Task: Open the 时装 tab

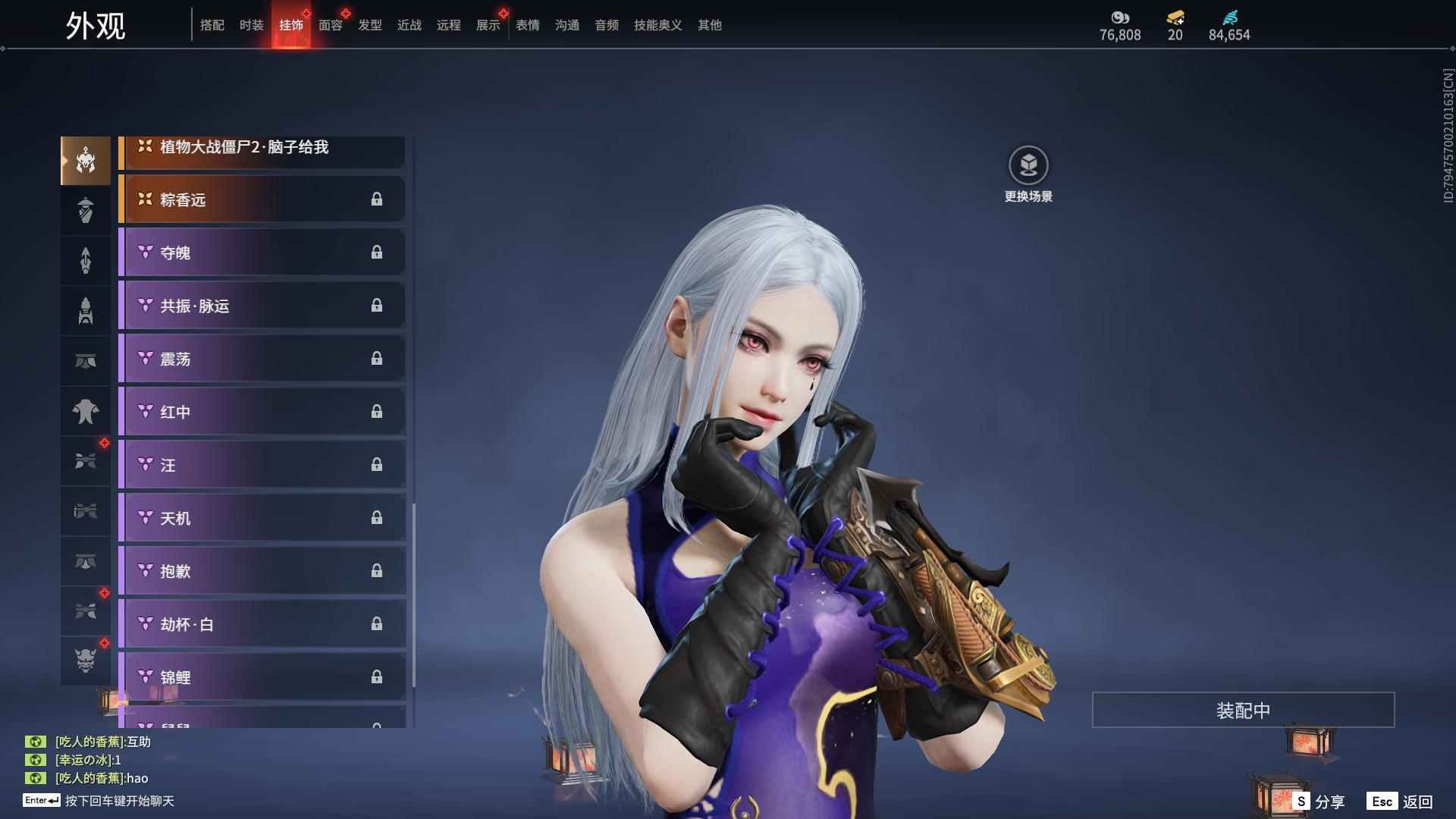Action: point(252,25)
